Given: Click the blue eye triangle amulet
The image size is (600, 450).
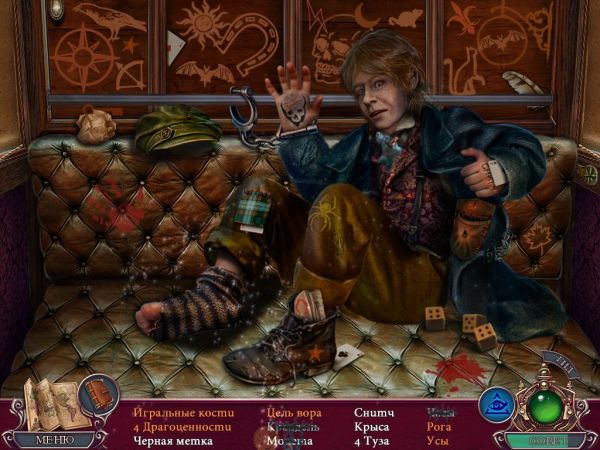Looking at the screenshot, I should click(496, 404).
